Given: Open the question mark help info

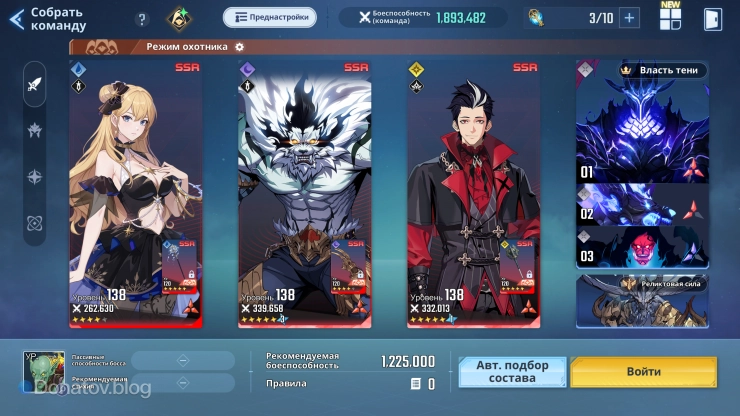Looking at the screenshot, I should [x=142, y=19].
